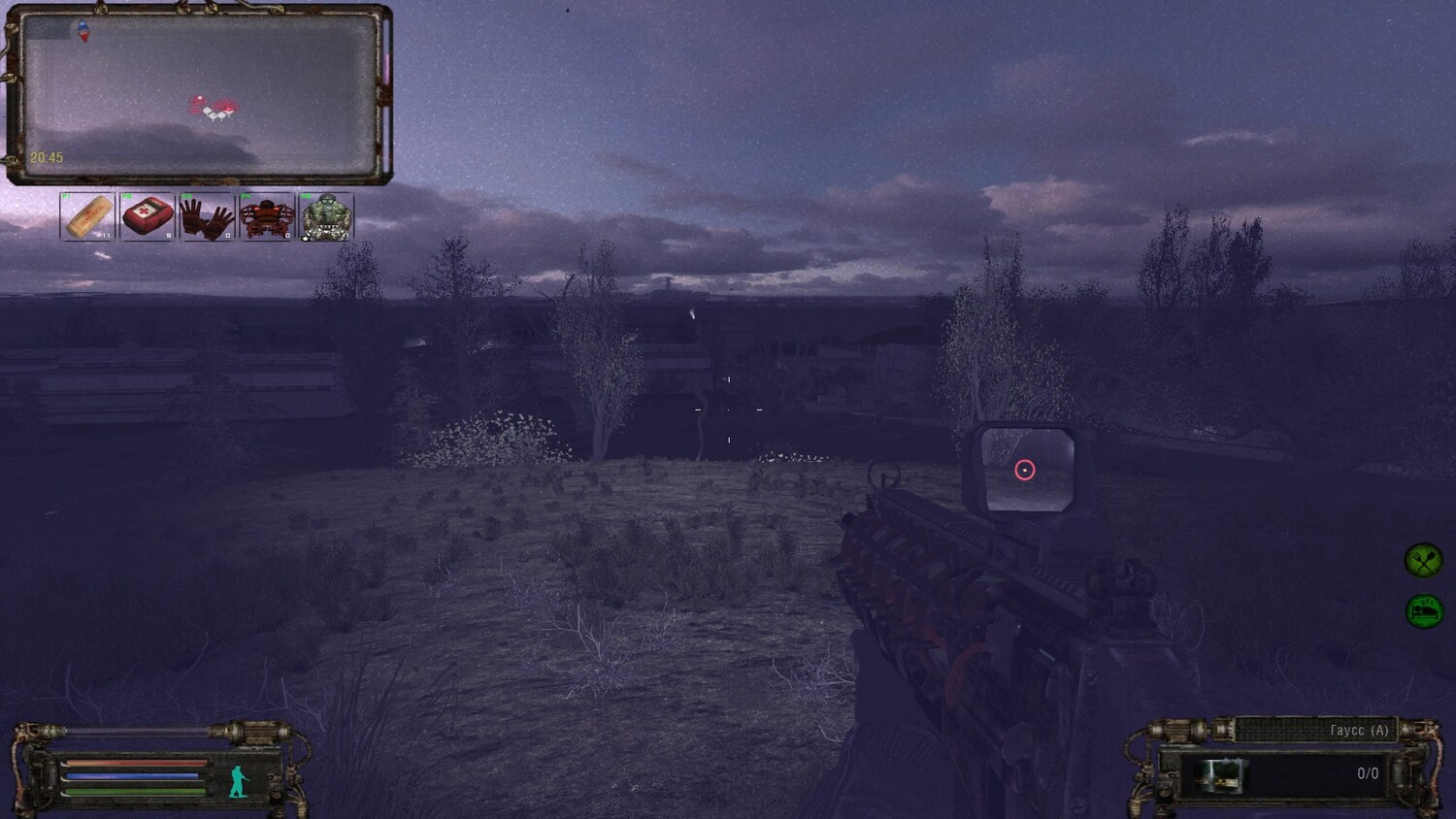
Task: Click the bed sleep icon
Action: tap(1424, 611)
